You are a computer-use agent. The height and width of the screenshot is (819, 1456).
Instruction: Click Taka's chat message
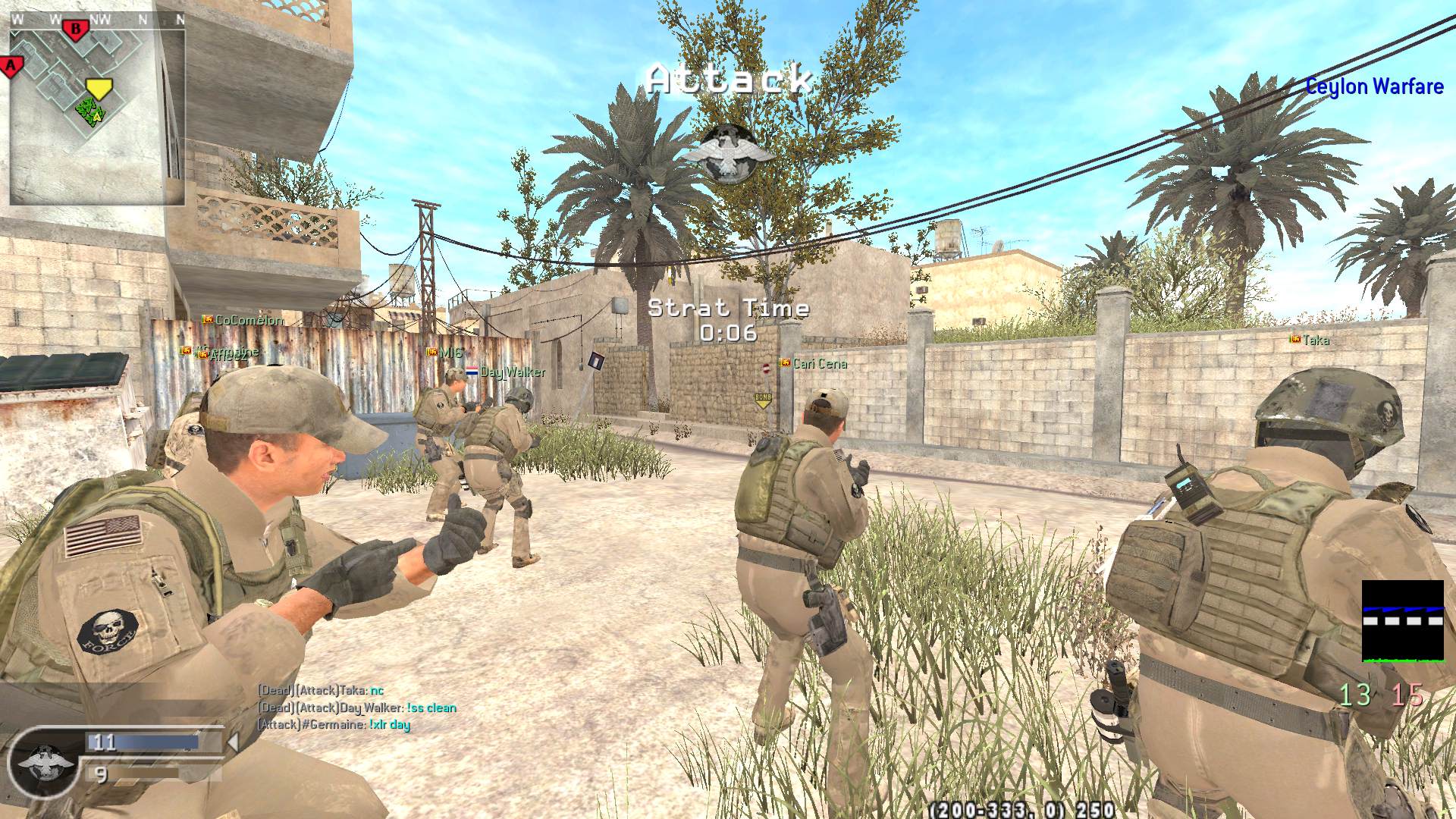321,690
